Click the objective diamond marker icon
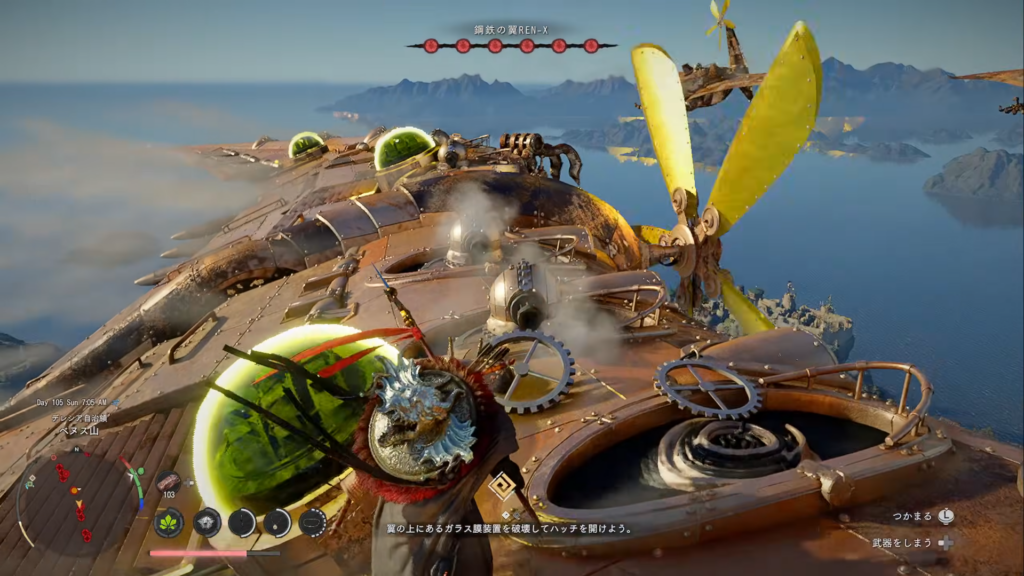 click(x=503, y=484)
